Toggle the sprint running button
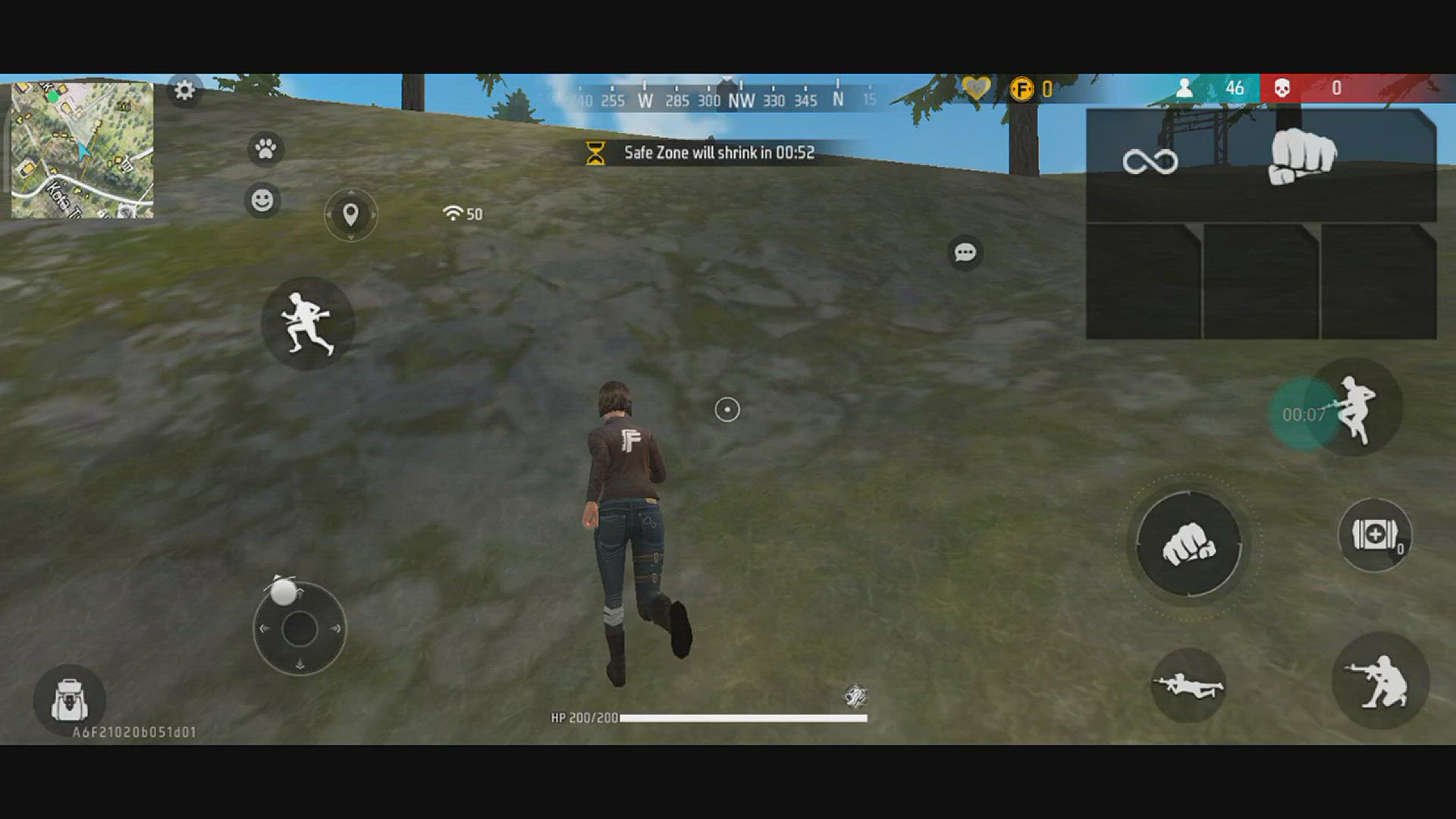 (308, 324)
